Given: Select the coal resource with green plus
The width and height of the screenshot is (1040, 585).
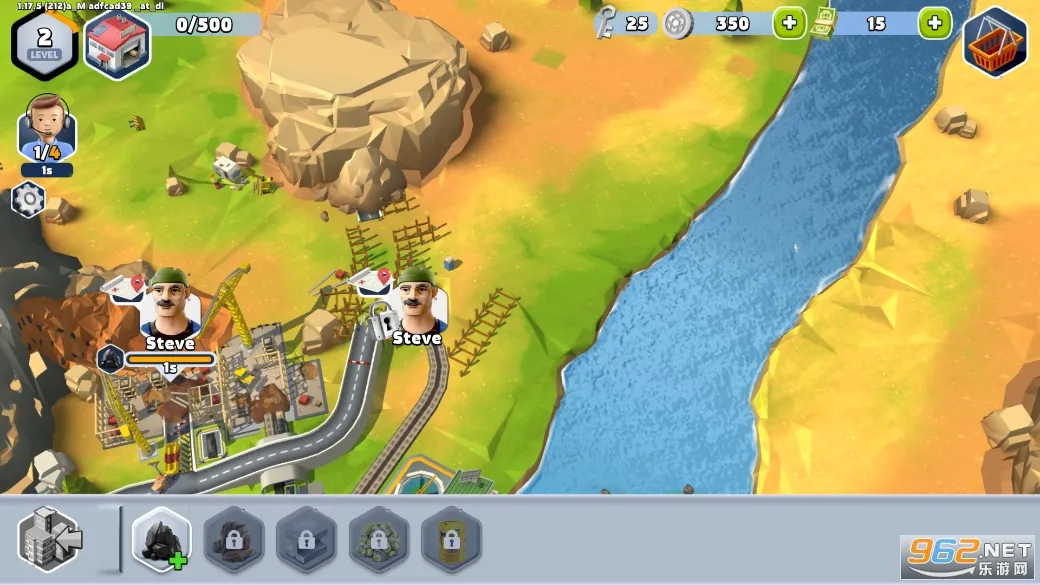Looking at the screenshot, I should pyautogui.click(x=161, y=539).
